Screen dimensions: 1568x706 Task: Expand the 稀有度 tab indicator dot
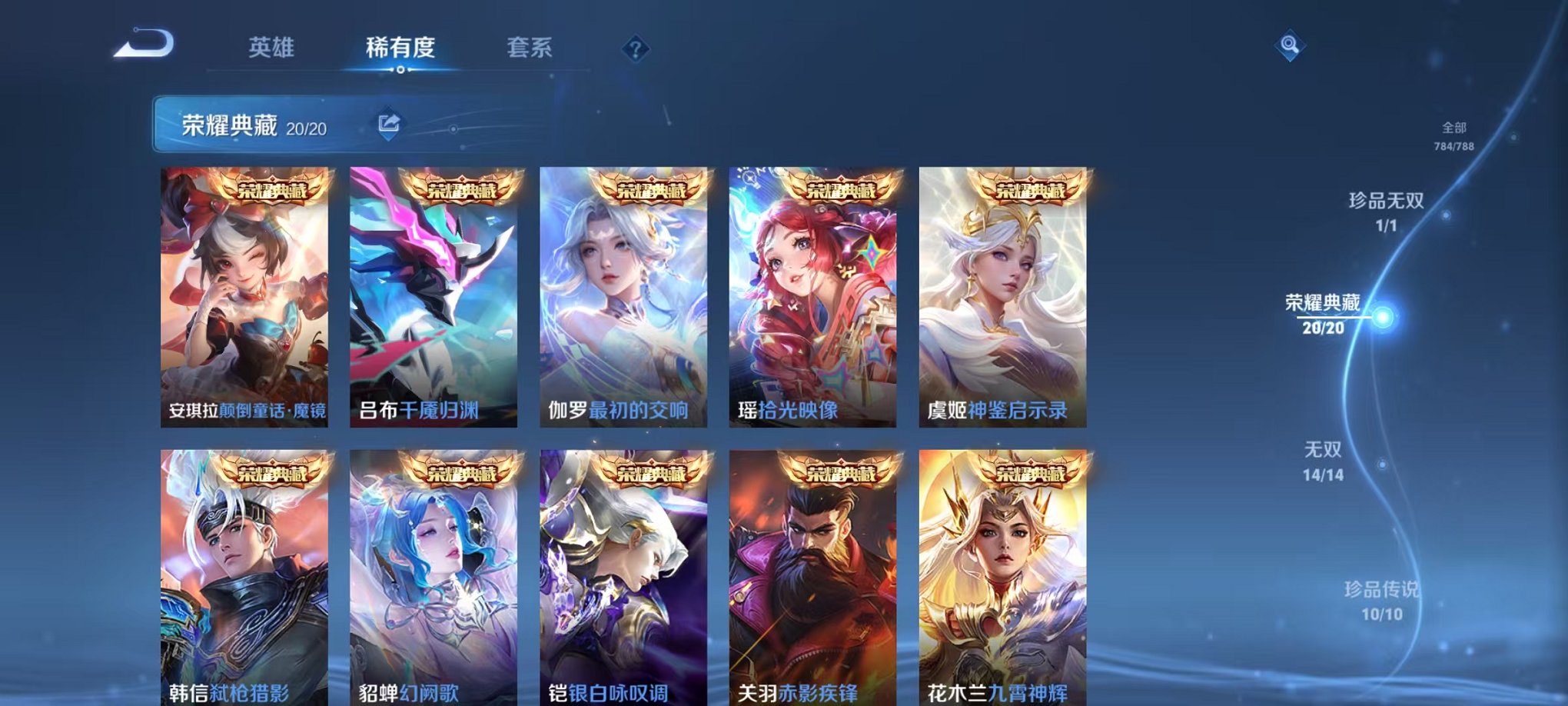(399, 71)
